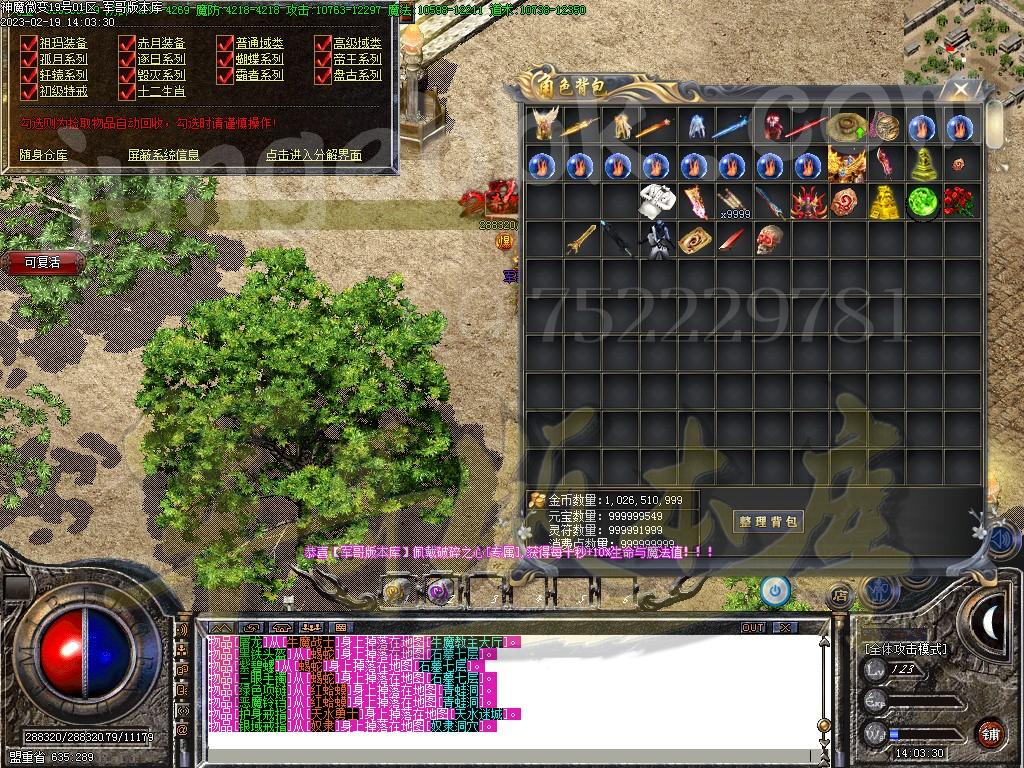Open the 随身仓库 portable warehouse link
Image resolution: width=1024 pixels, height=768 pixels.
tap(44, 155)
